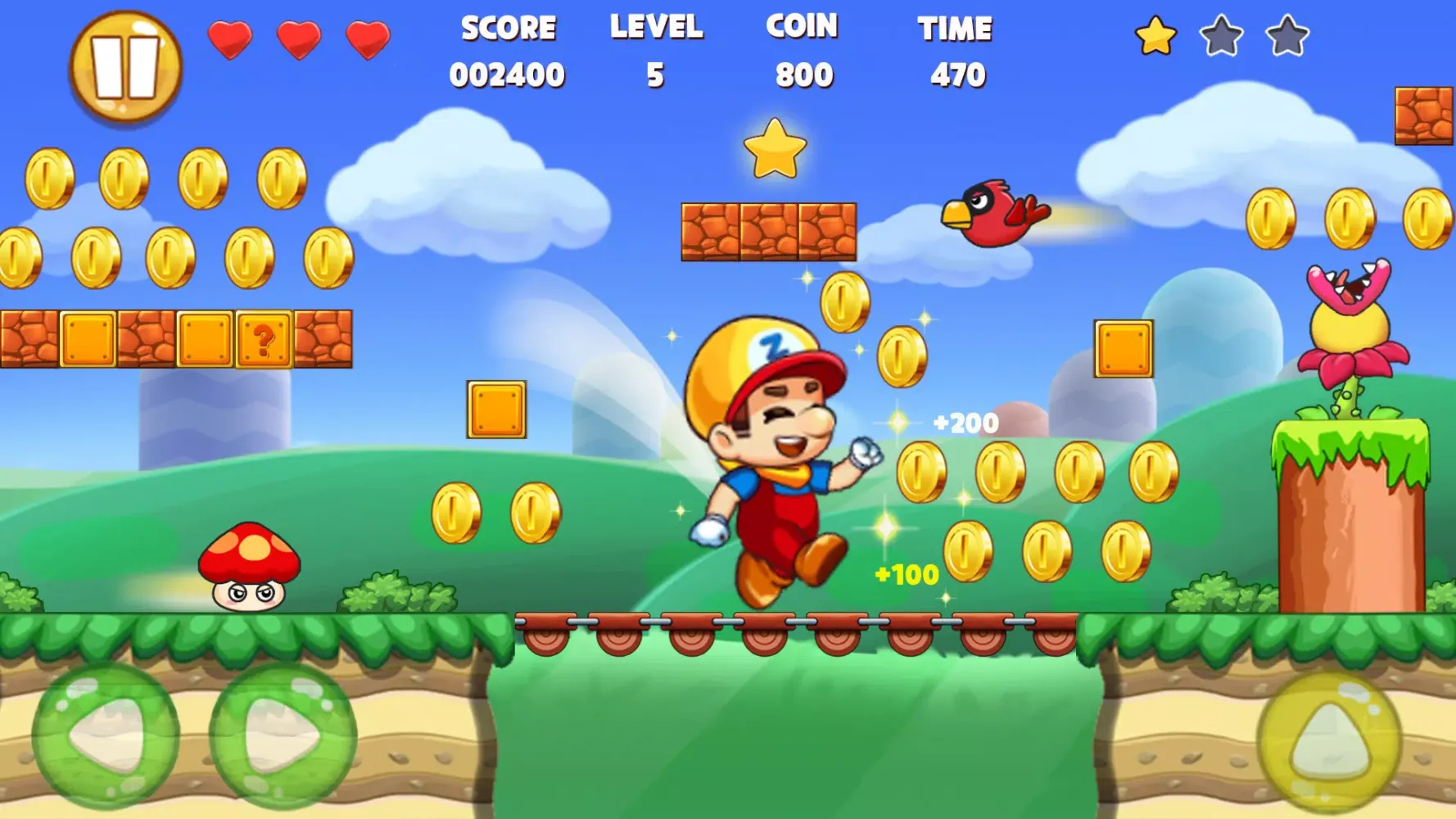This screenshot has height=819, width=1456.
Task: Select the third heart icon
Action: (x=367, y=38)
